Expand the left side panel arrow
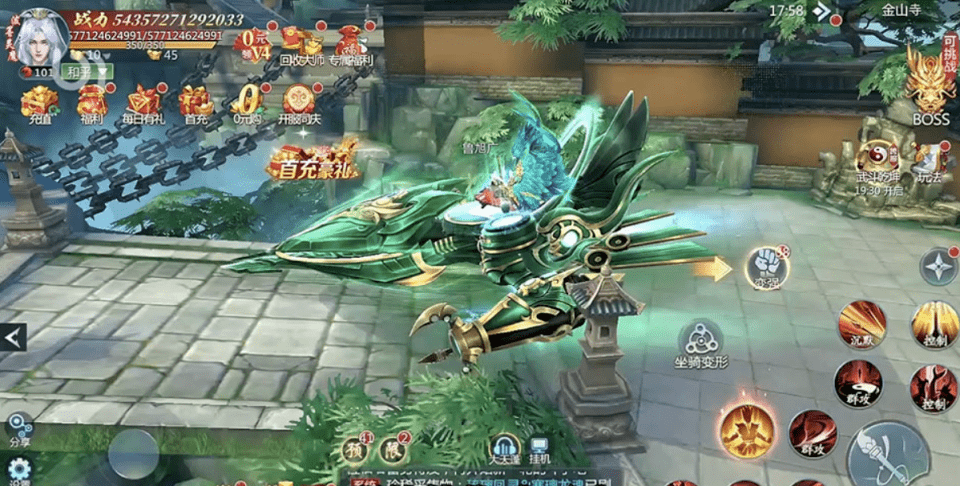The image size is (960, 486). [x=13, y=338]
